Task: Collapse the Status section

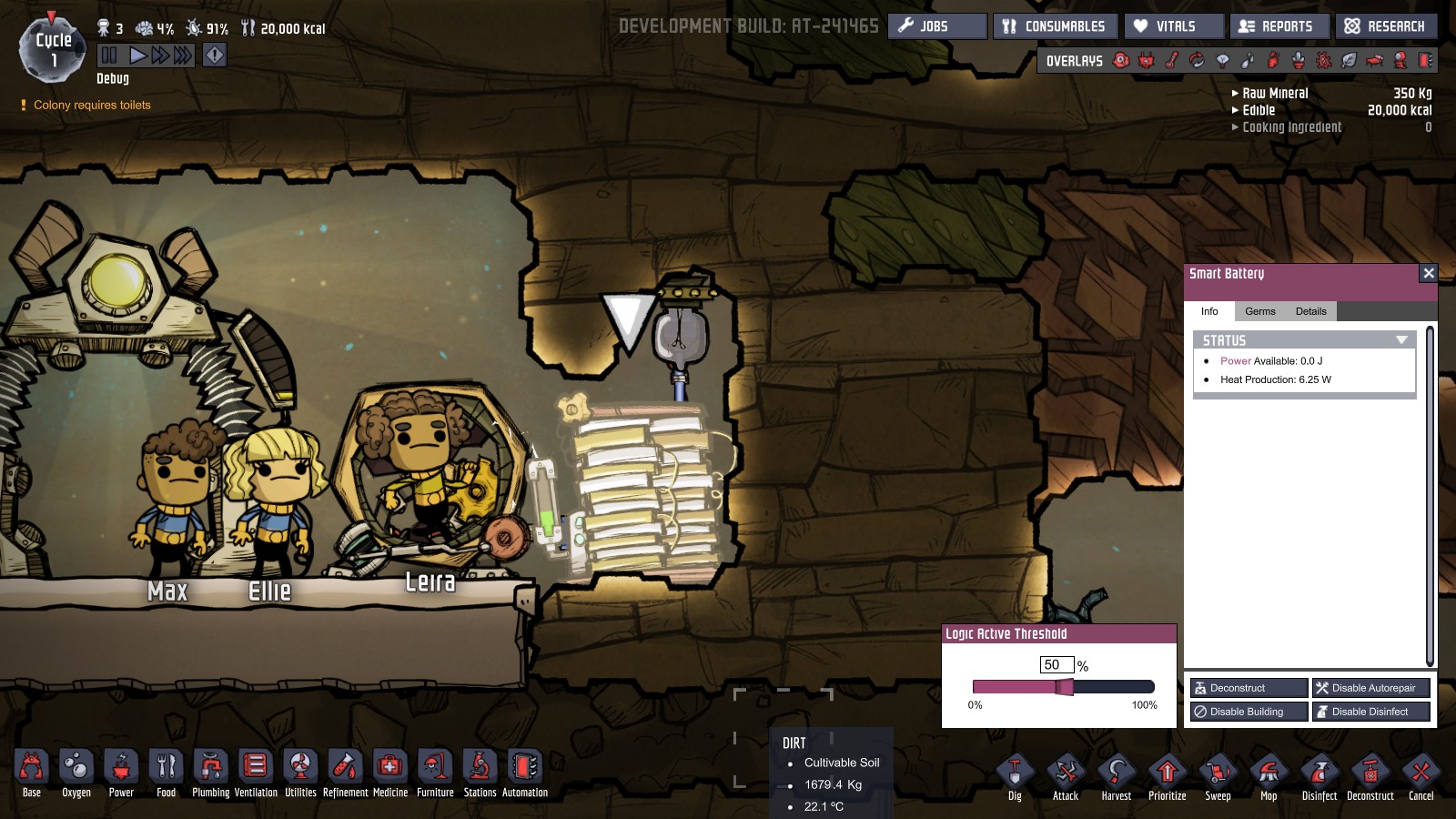Action: 1401,340
